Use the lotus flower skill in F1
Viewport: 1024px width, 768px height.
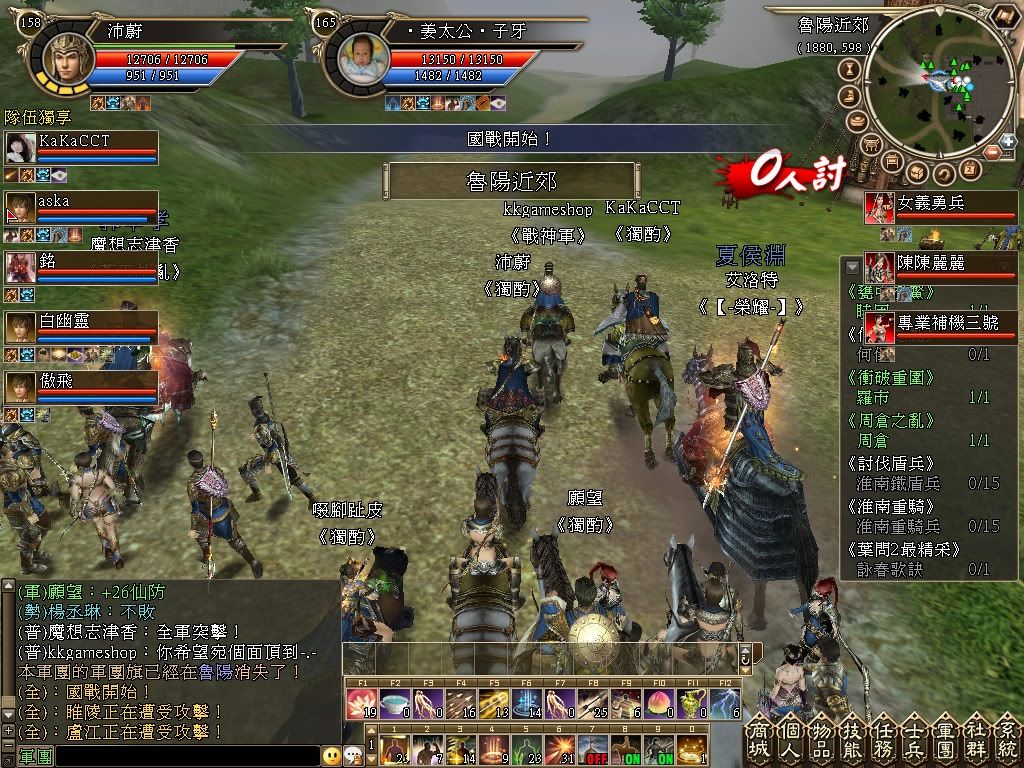point(361,704)
